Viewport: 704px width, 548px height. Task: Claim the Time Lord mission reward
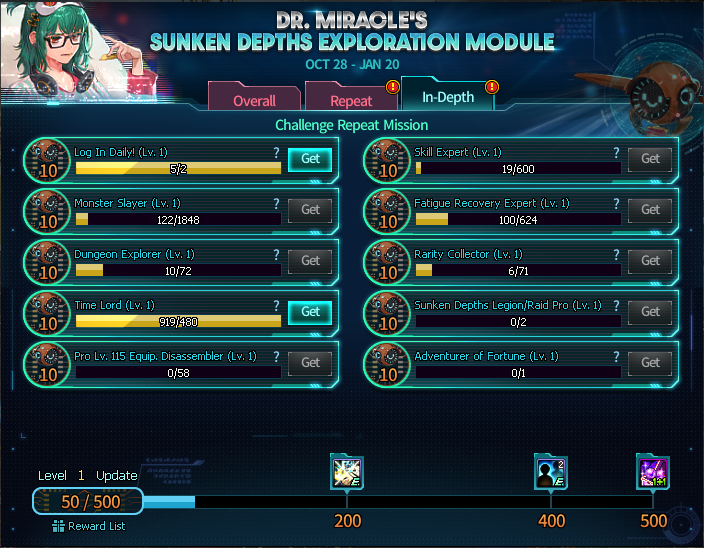tap(310, 312)
